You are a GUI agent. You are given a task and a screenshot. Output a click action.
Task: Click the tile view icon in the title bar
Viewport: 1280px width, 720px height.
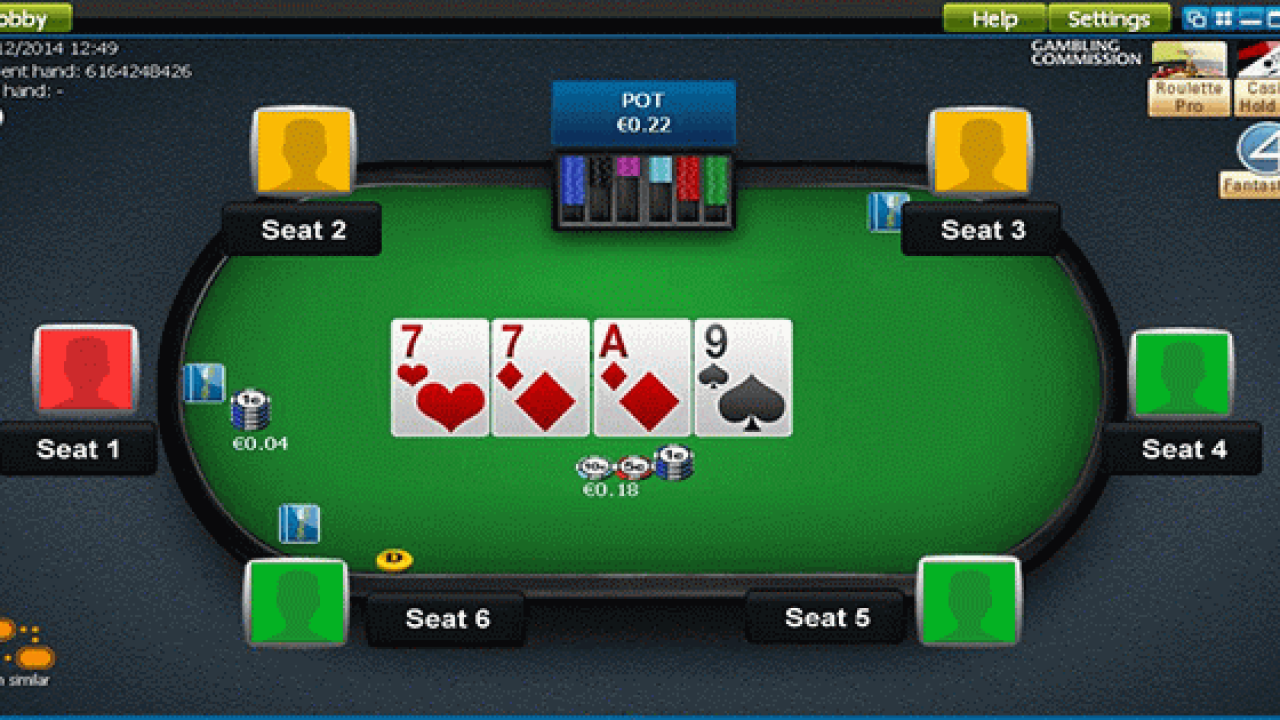1222,17
